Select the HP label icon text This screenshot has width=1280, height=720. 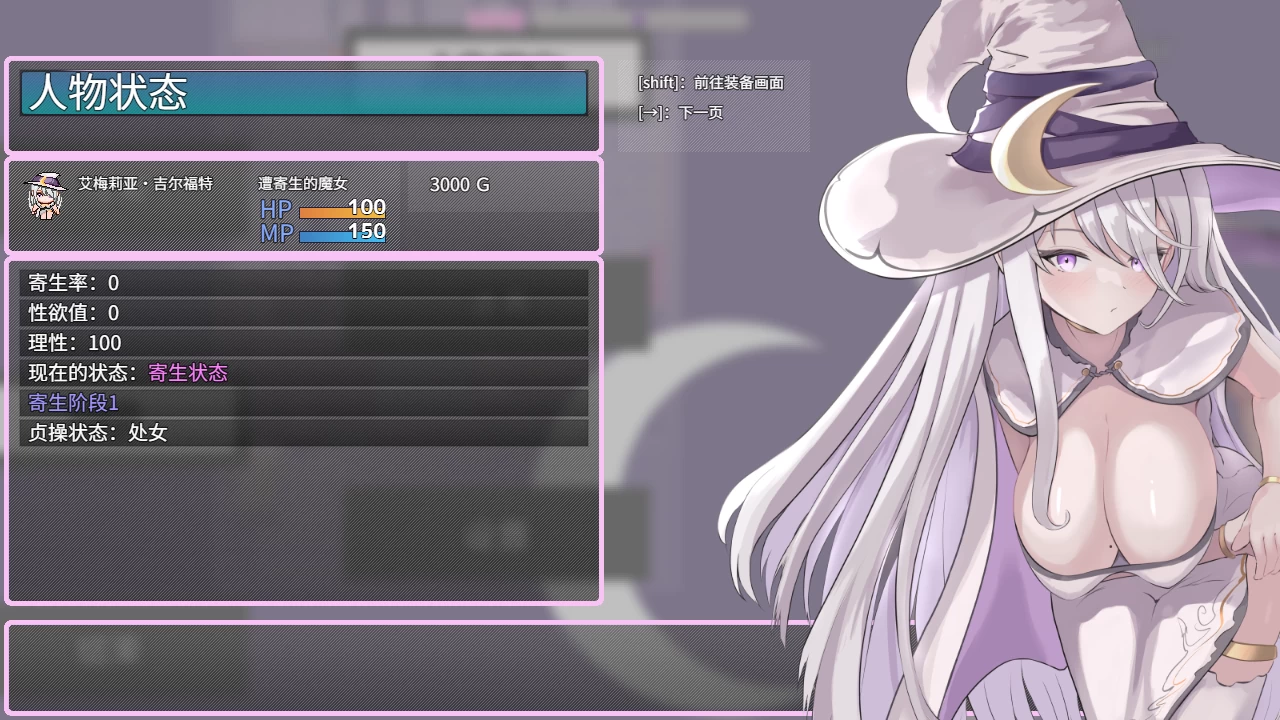[274, 210]
